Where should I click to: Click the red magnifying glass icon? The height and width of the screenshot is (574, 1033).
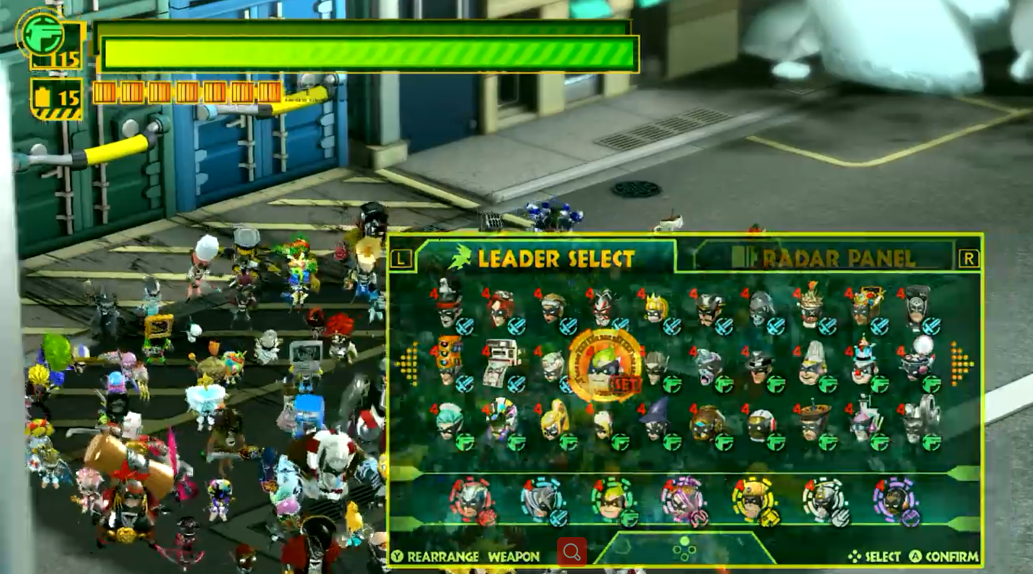[x=571, y=552]
